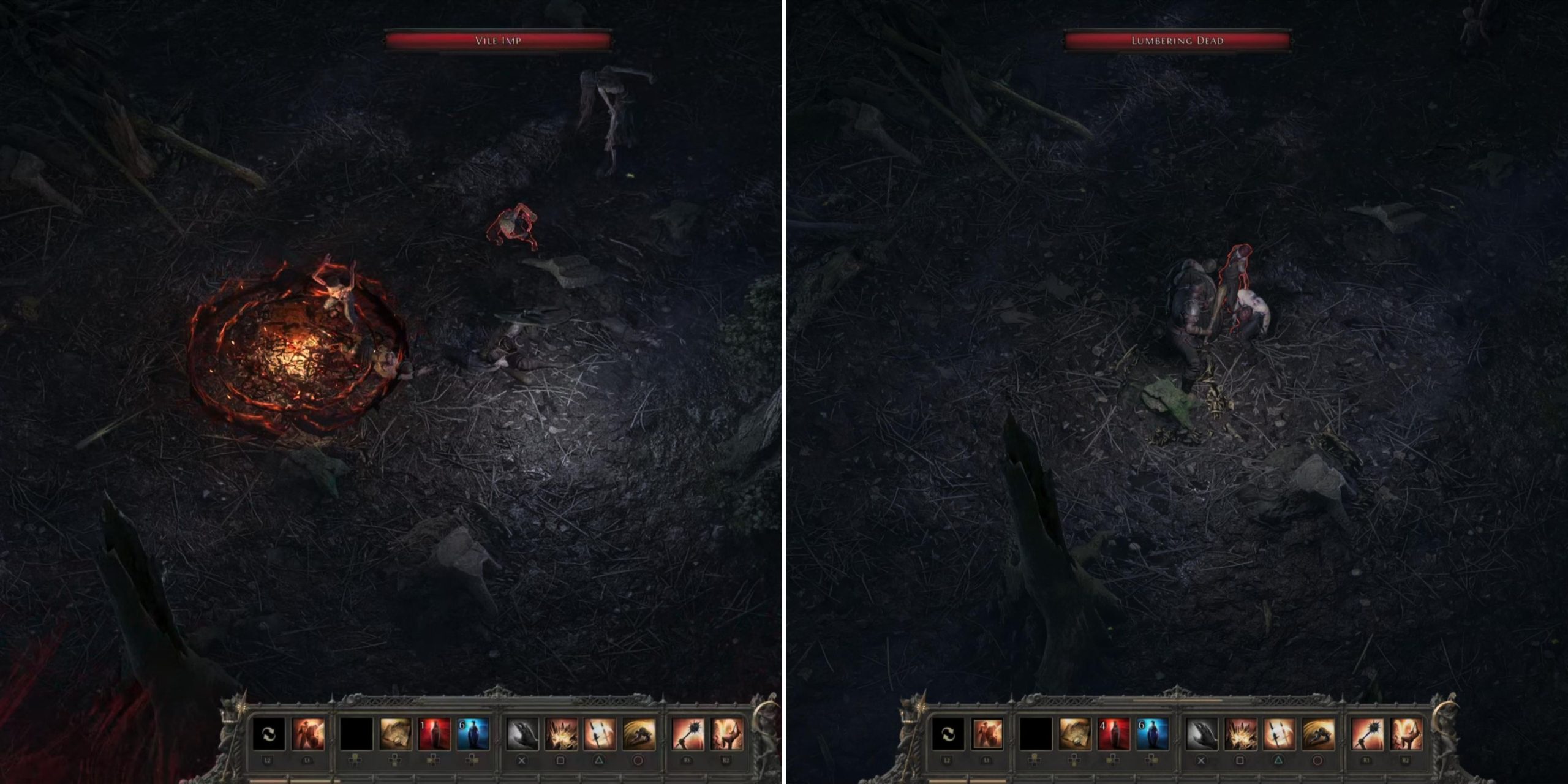1568x784 pixels.
Task: Trigger the twin falling blades skill in the Vile Imp panel
Action: 600,734
